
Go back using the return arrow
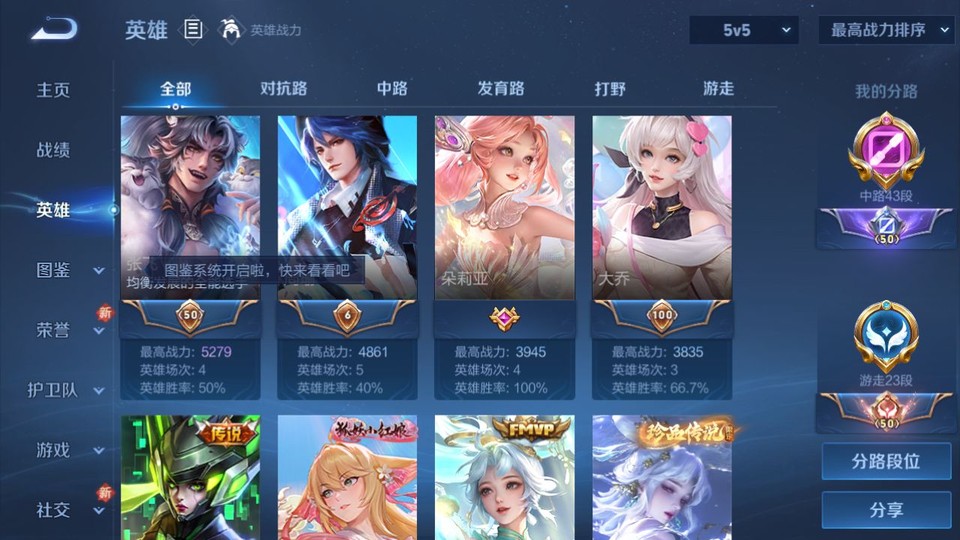[54, 29]
